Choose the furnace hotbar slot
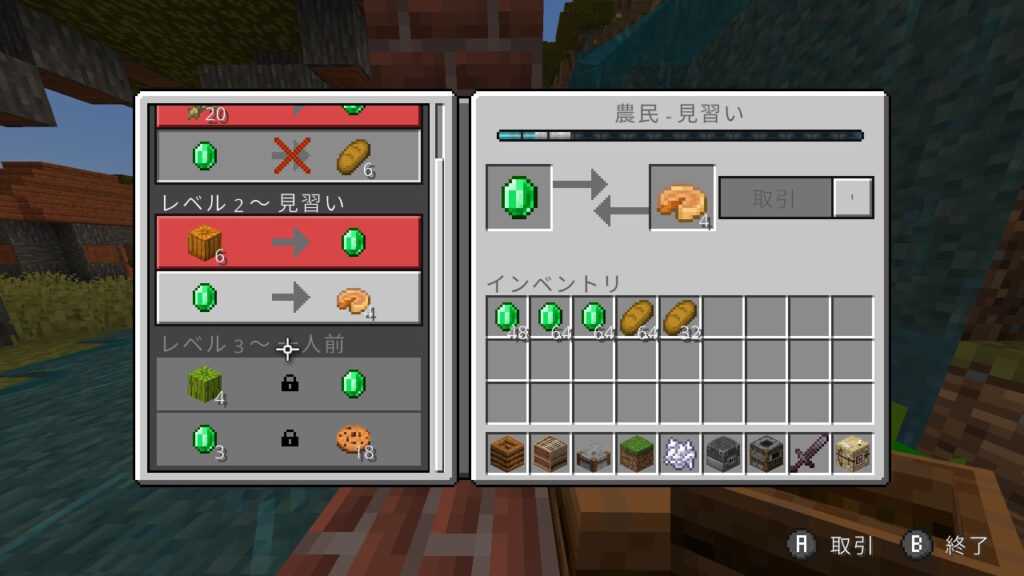Viewport: 1024px width, 576px height. click(723, 453)
